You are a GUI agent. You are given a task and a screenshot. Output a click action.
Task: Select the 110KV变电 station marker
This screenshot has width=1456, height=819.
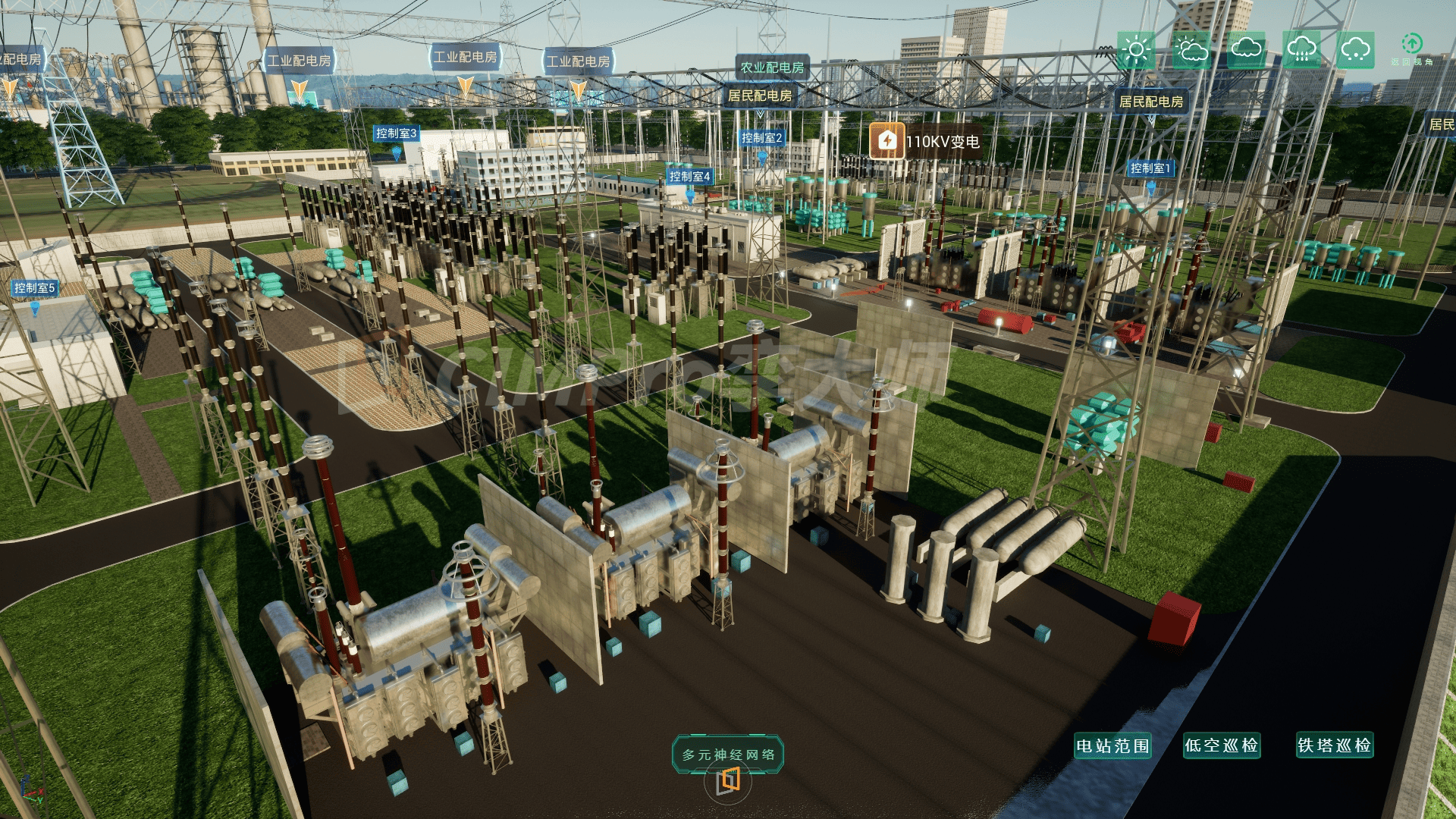[925, 141]
